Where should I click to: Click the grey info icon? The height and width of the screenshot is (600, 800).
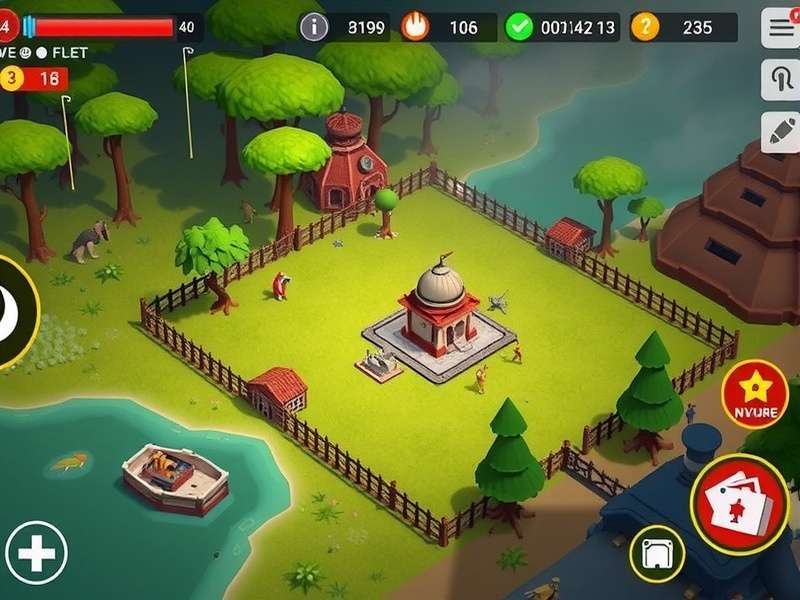[x=315, y=27]
